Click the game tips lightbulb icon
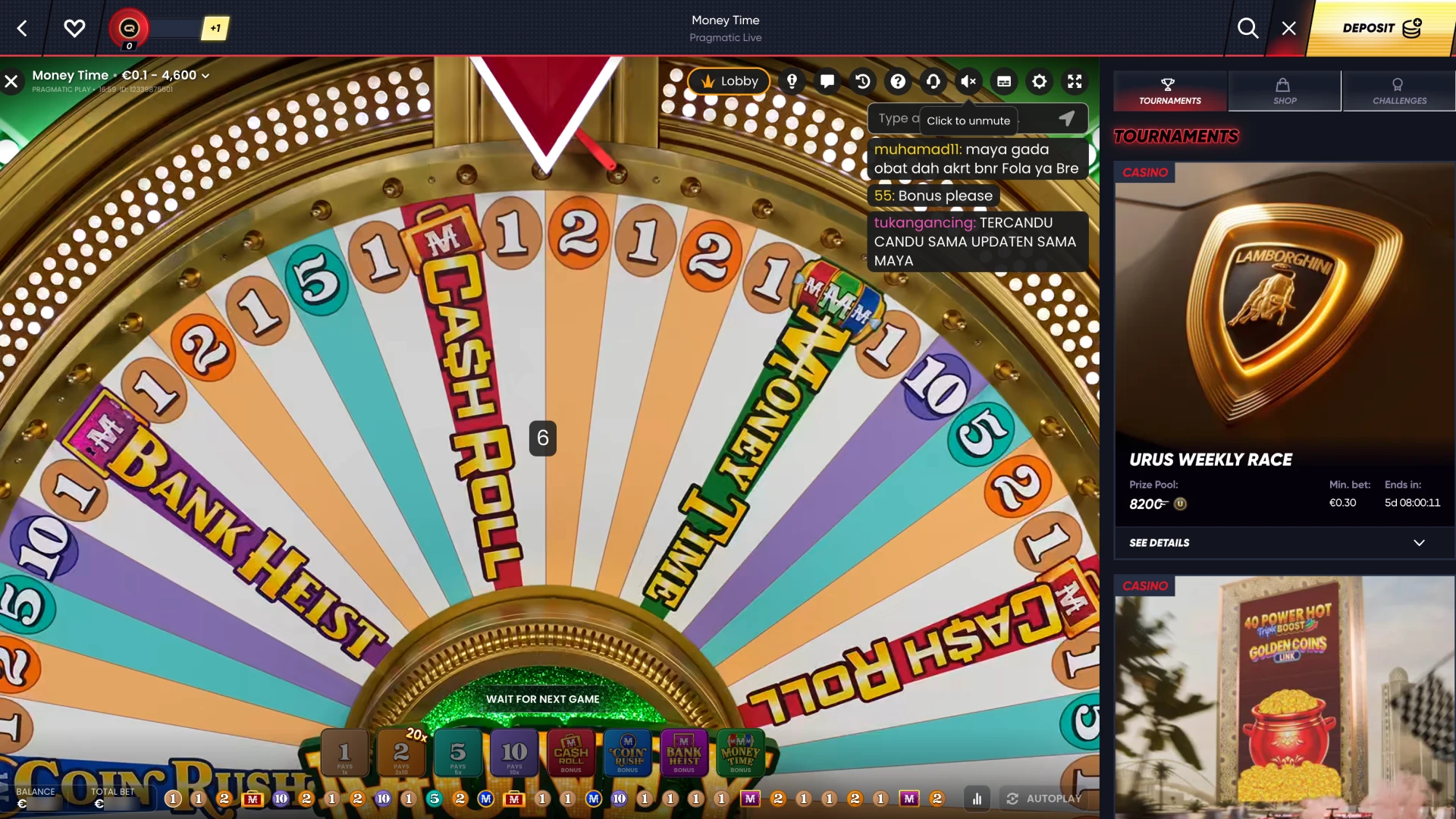The image size is (1456, 819). point(792,81)
